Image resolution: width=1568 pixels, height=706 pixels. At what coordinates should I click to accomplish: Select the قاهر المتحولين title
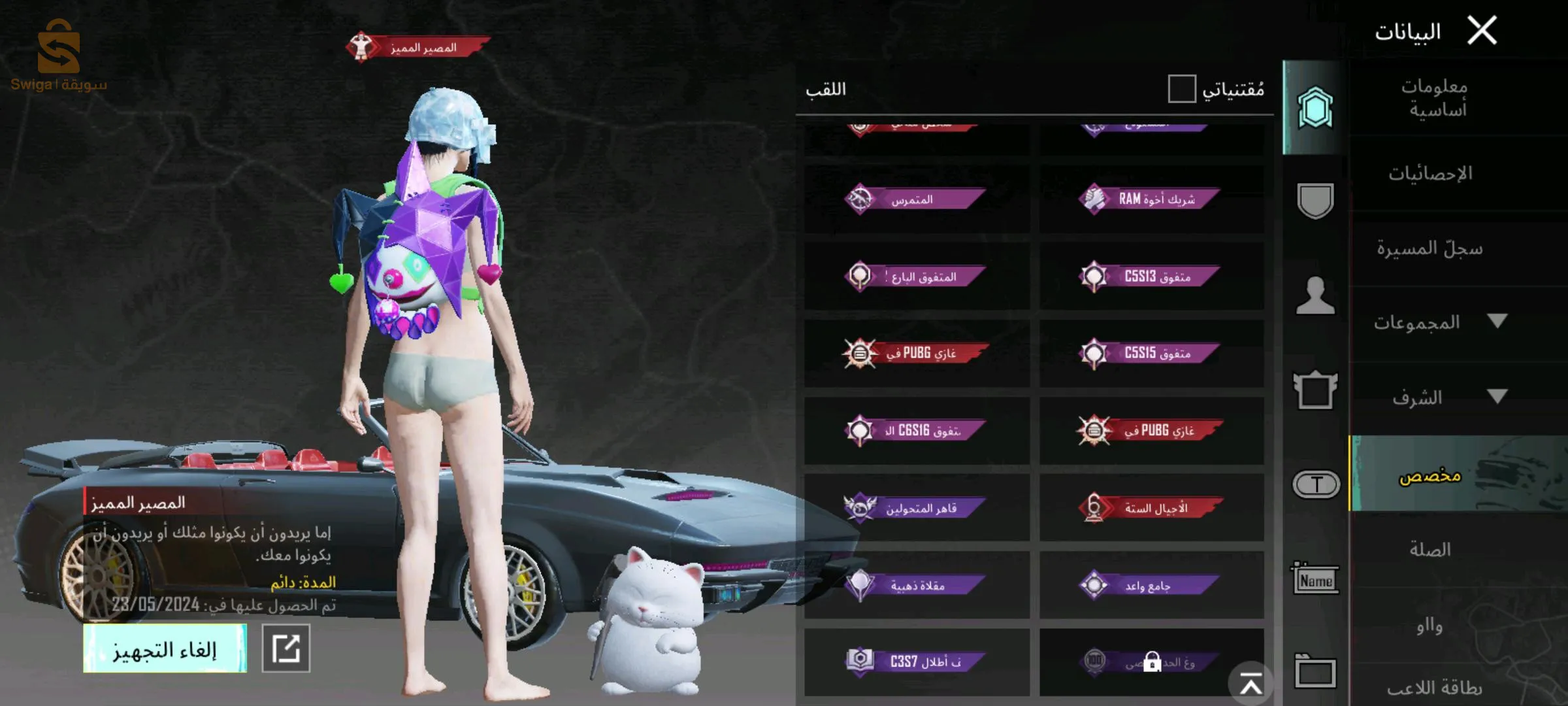(916, 508)
